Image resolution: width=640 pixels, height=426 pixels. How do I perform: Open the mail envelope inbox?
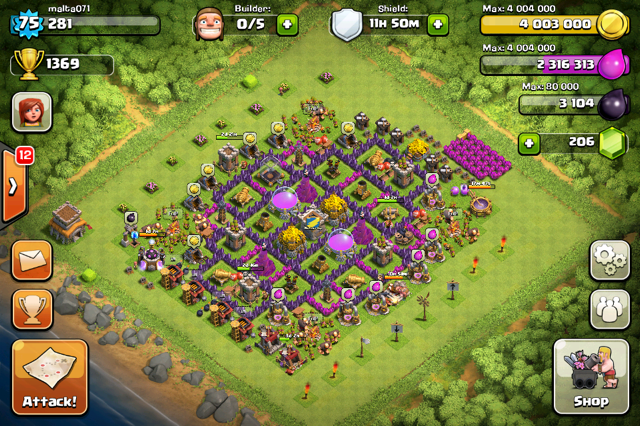32,261
